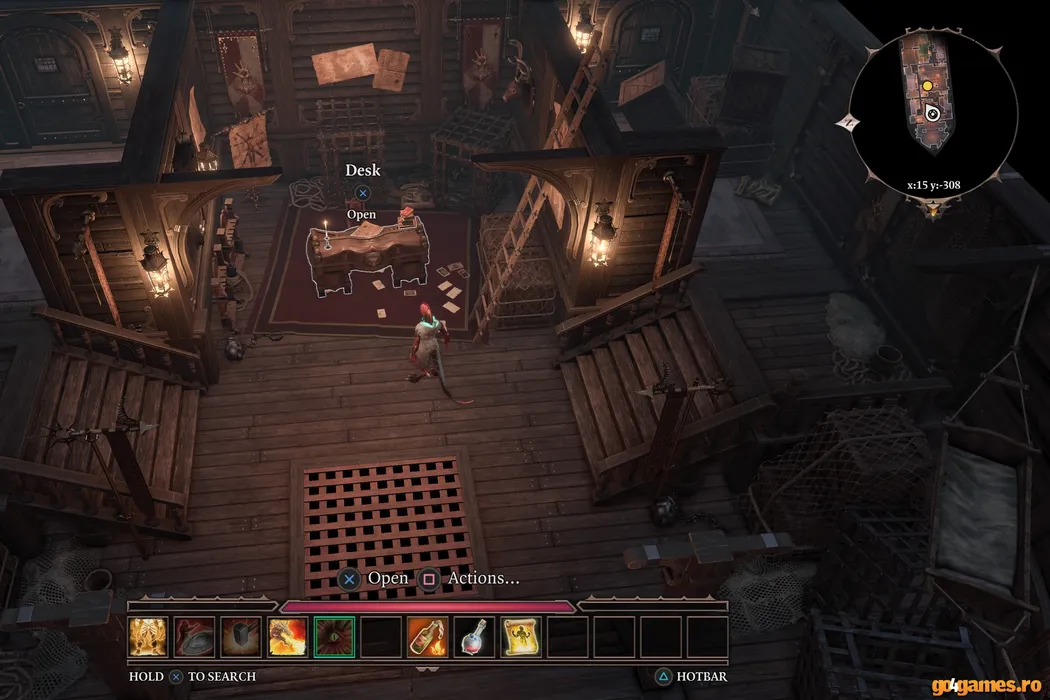Read the yellow scroll in the hotbar
This screenshot has width=1050, height=700.
[x=520, y=637]
